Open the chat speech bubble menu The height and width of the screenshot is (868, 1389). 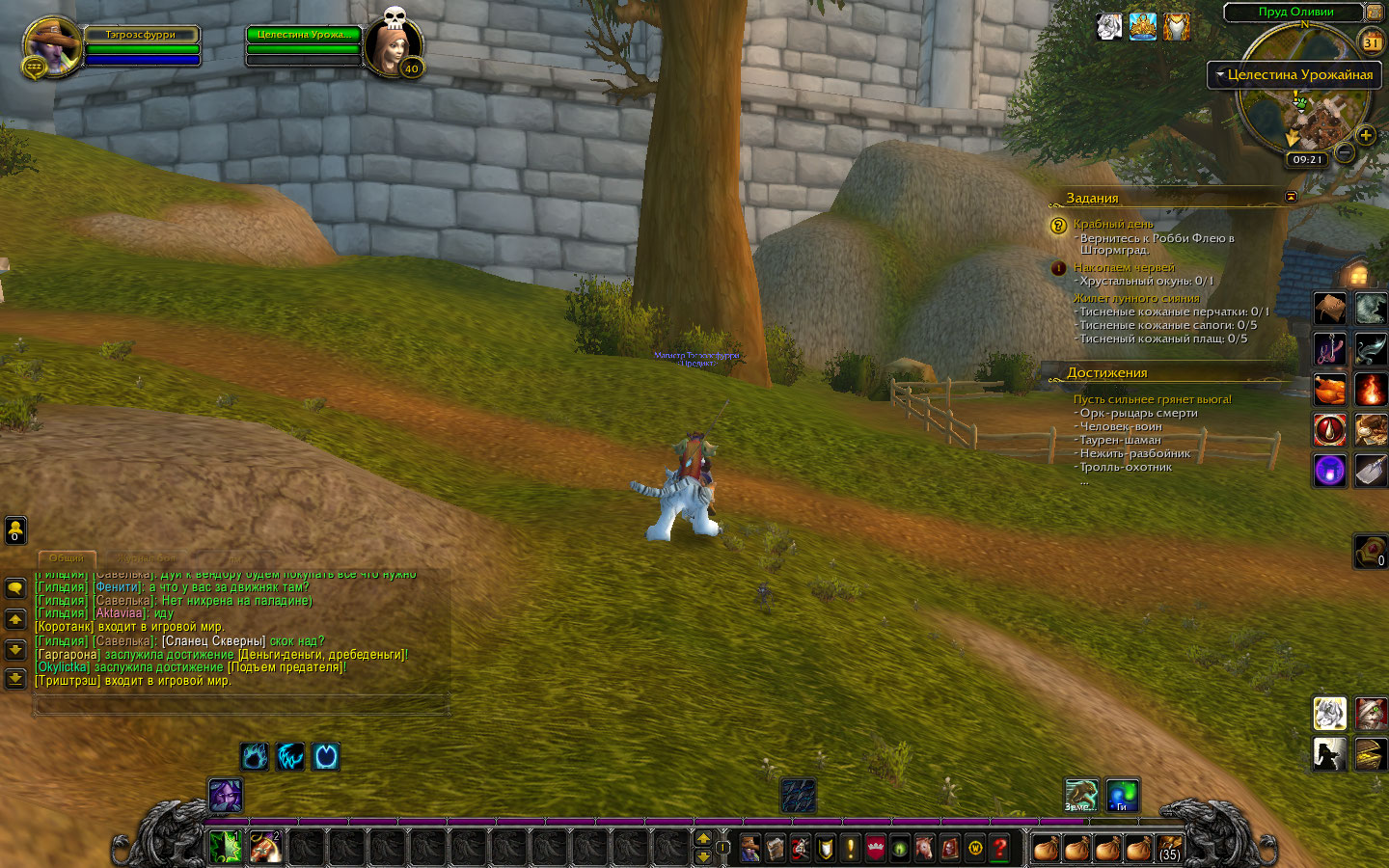[15, 587]
